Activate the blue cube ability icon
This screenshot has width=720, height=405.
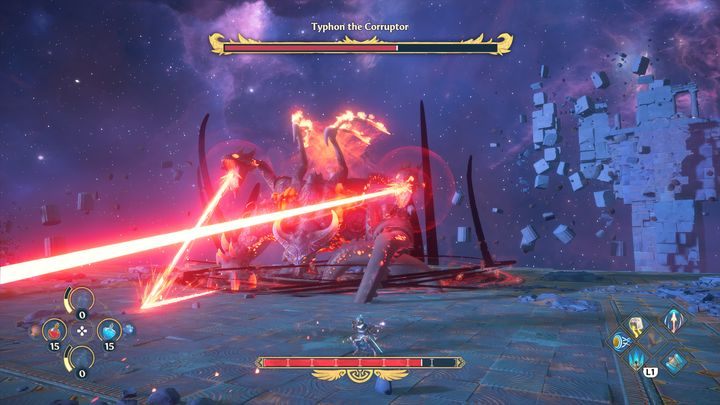coord(672,361)
